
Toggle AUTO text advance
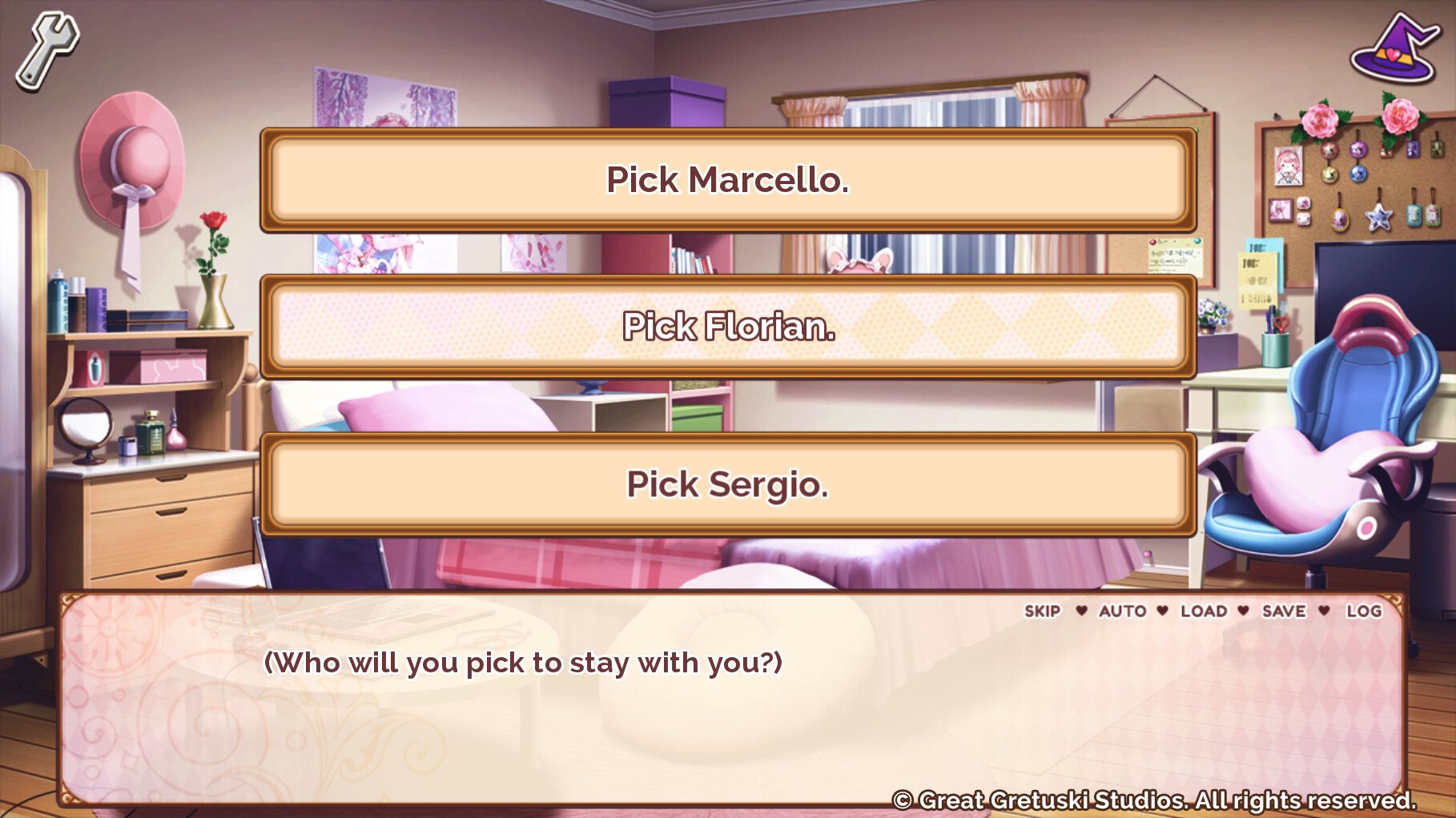(x=1122, y=611)
